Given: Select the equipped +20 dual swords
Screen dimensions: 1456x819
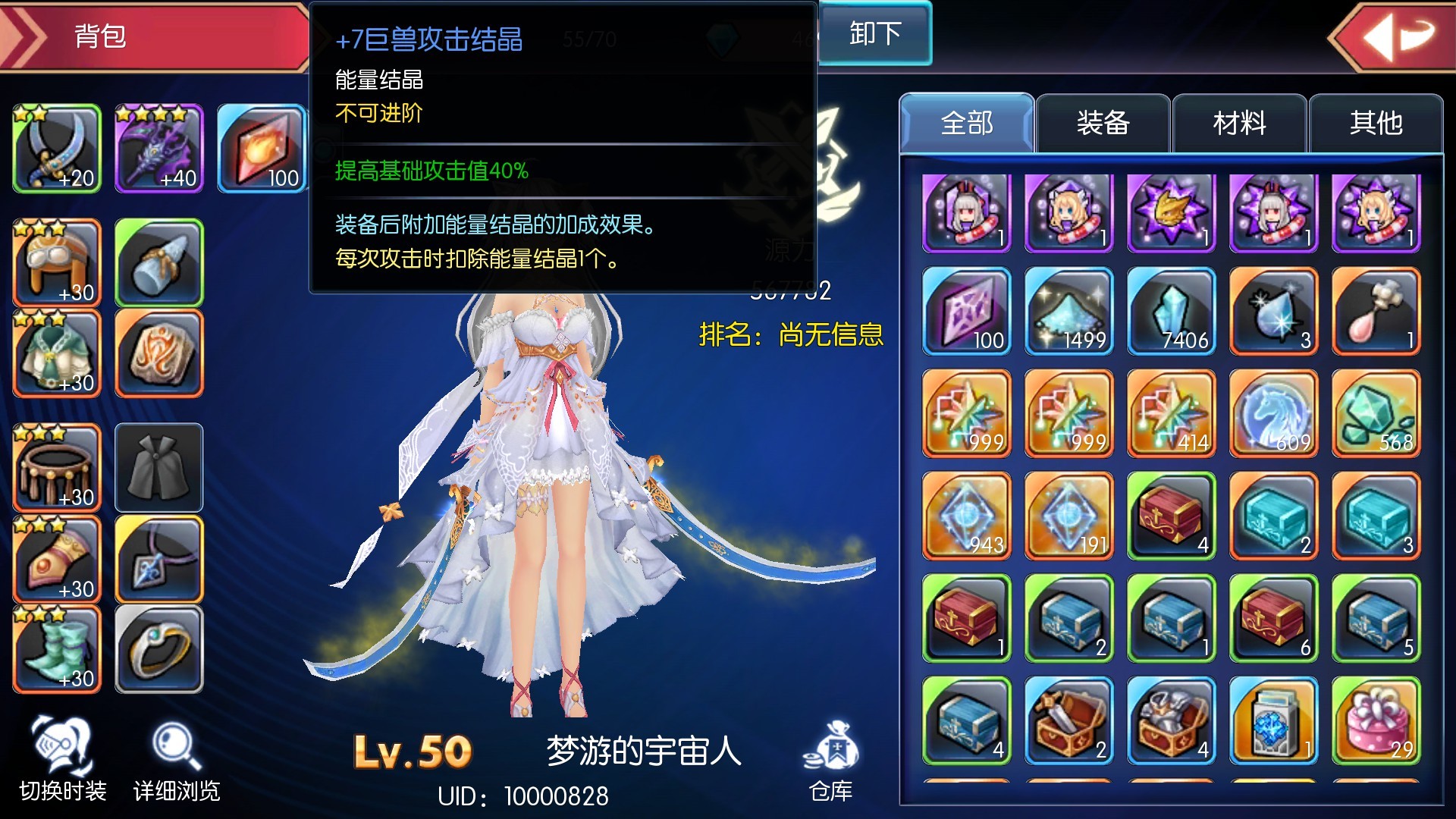Looking at the screenshot, I should coord(57,148).
